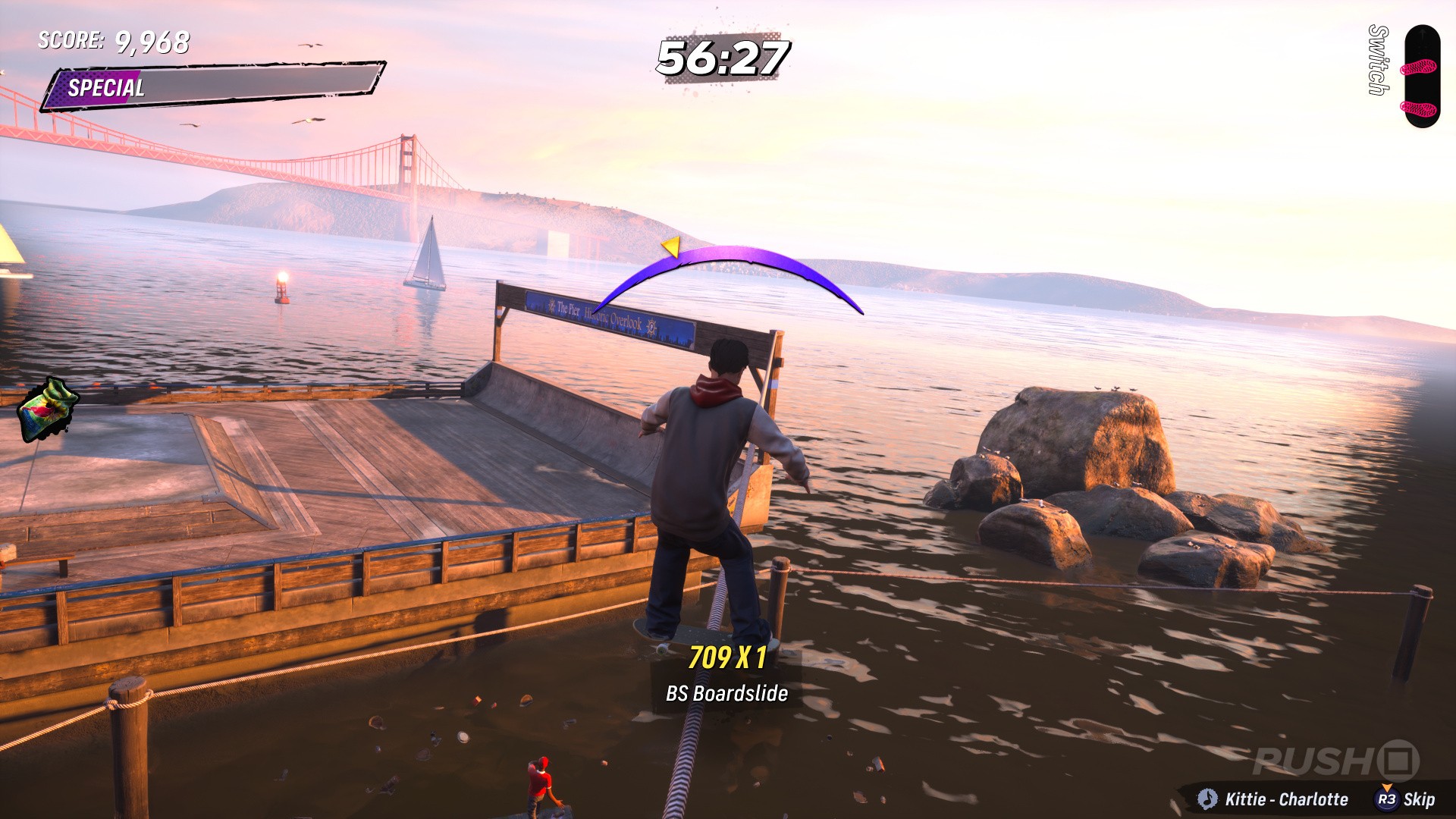Viewport: 1456px width, 819px height.
Task: Select the Switch stance skateboard icon
Action: [1420, 77]
